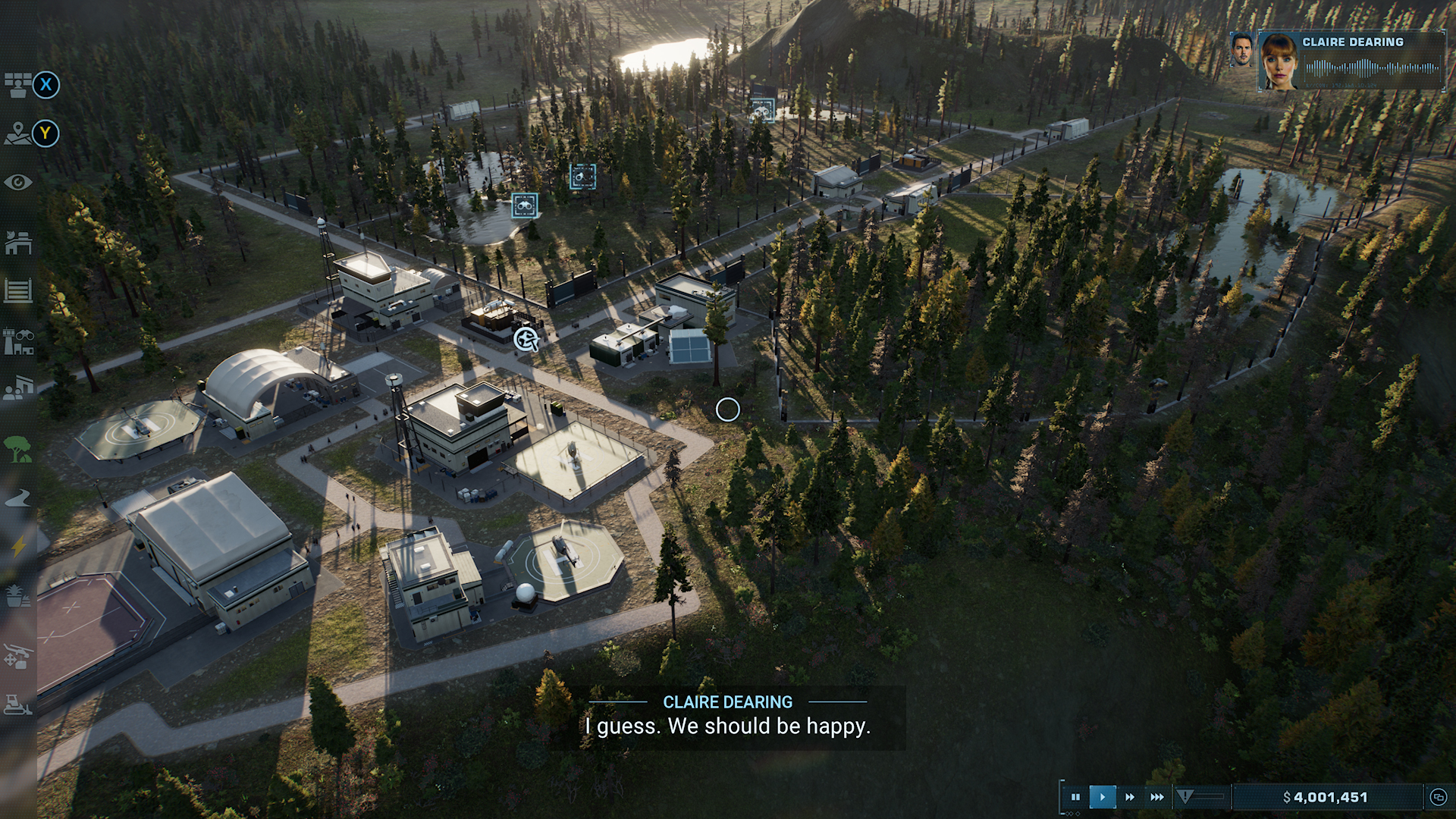Screen dimensions: 1456x819
Task: Select Claire Dearing's portrait in the comms panel
Action: point(1279,61)
